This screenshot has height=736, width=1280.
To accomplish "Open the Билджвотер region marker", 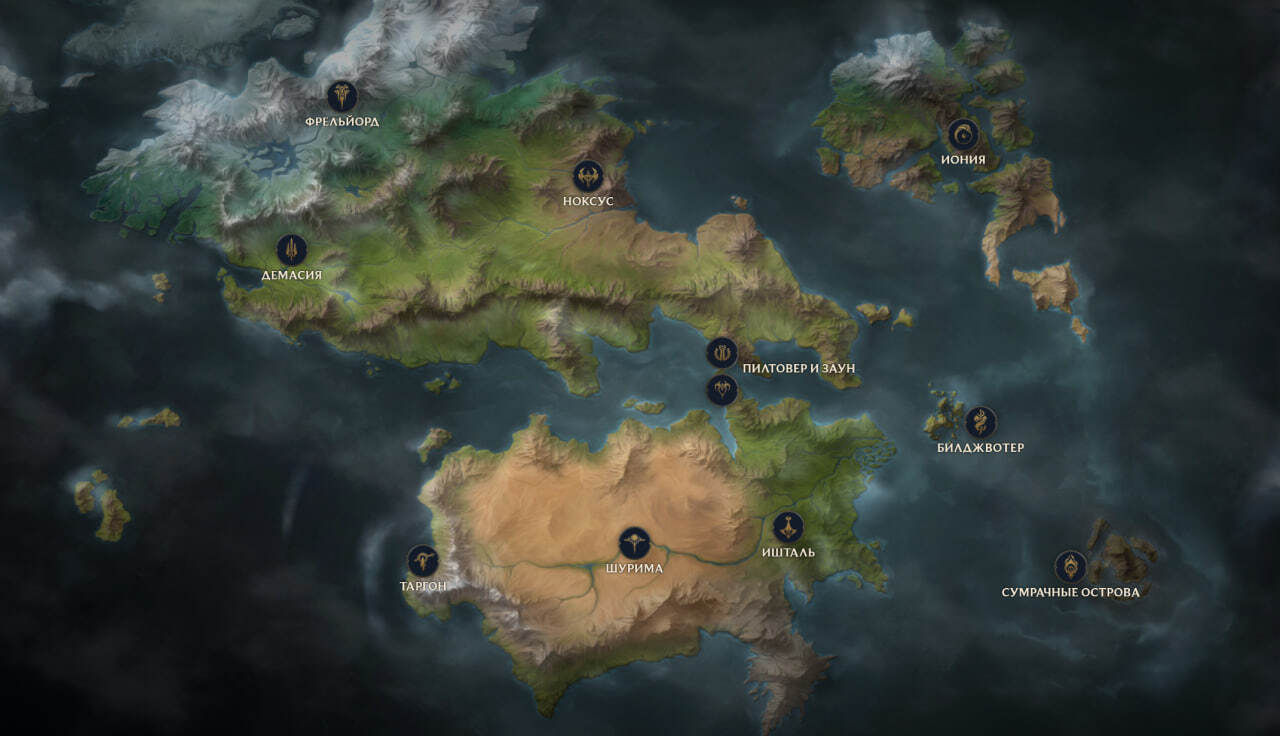I will [x=980, y=422].
